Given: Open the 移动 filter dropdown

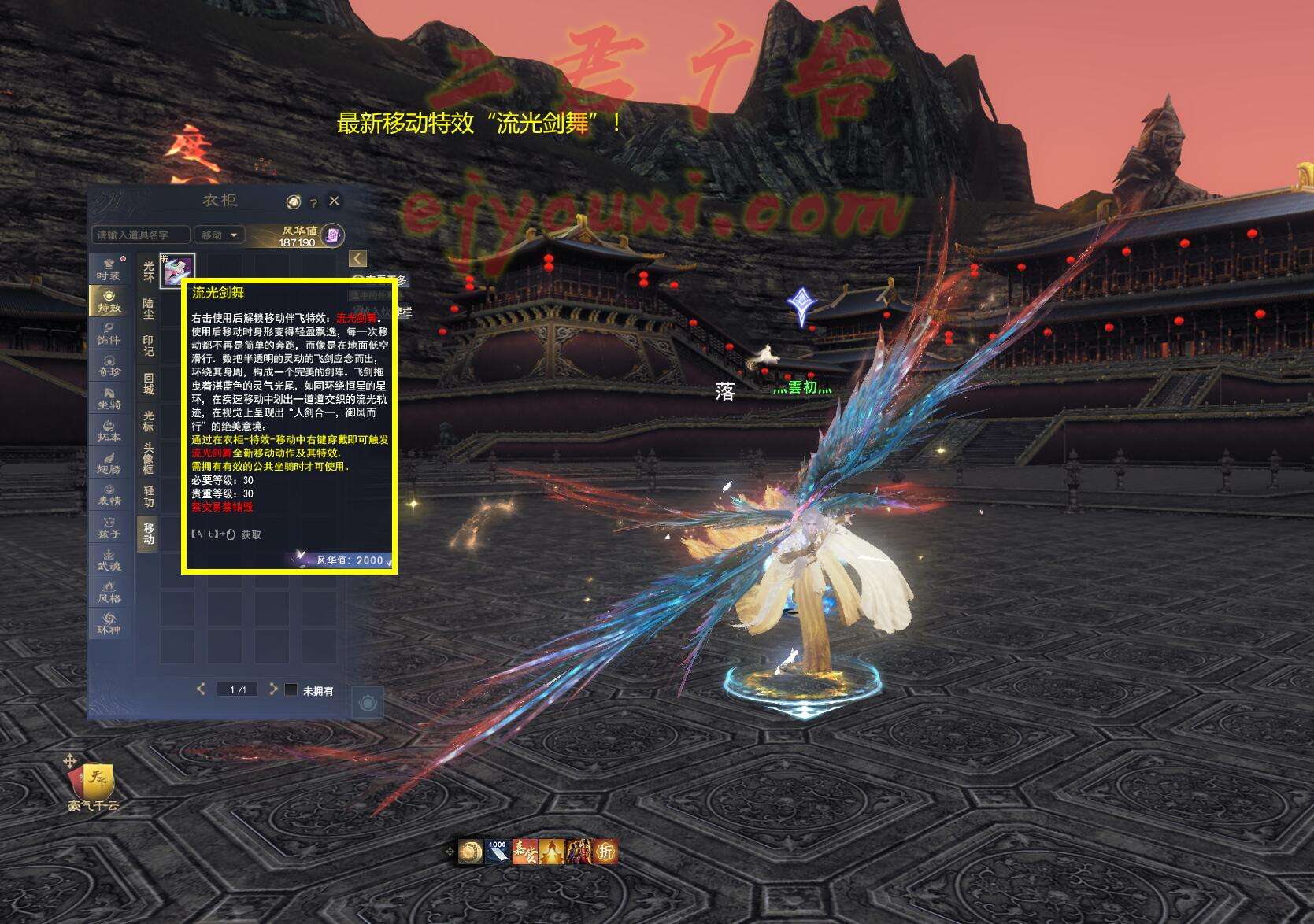Looking at the screenshot, I should point(220,235).
